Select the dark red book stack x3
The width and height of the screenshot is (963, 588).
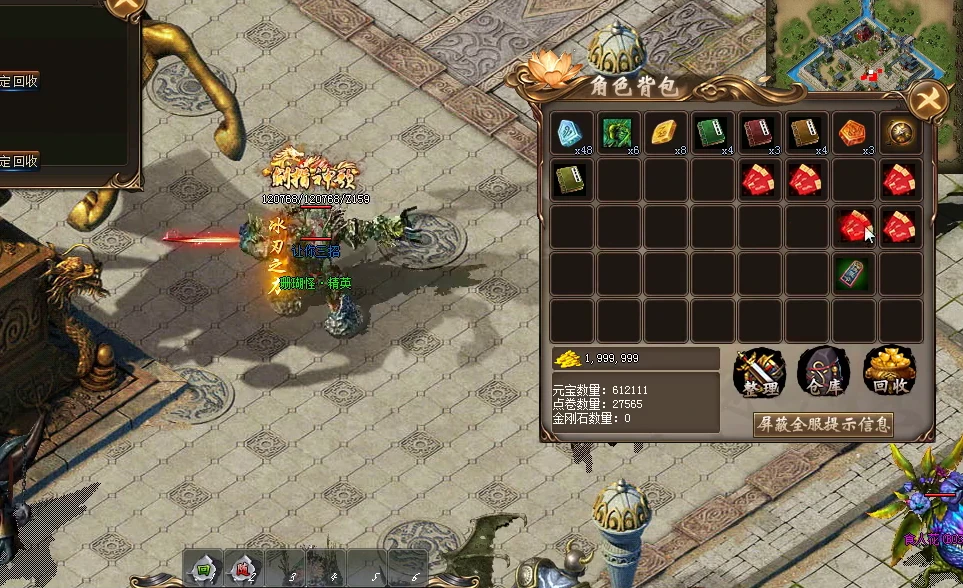pos(761,133)
